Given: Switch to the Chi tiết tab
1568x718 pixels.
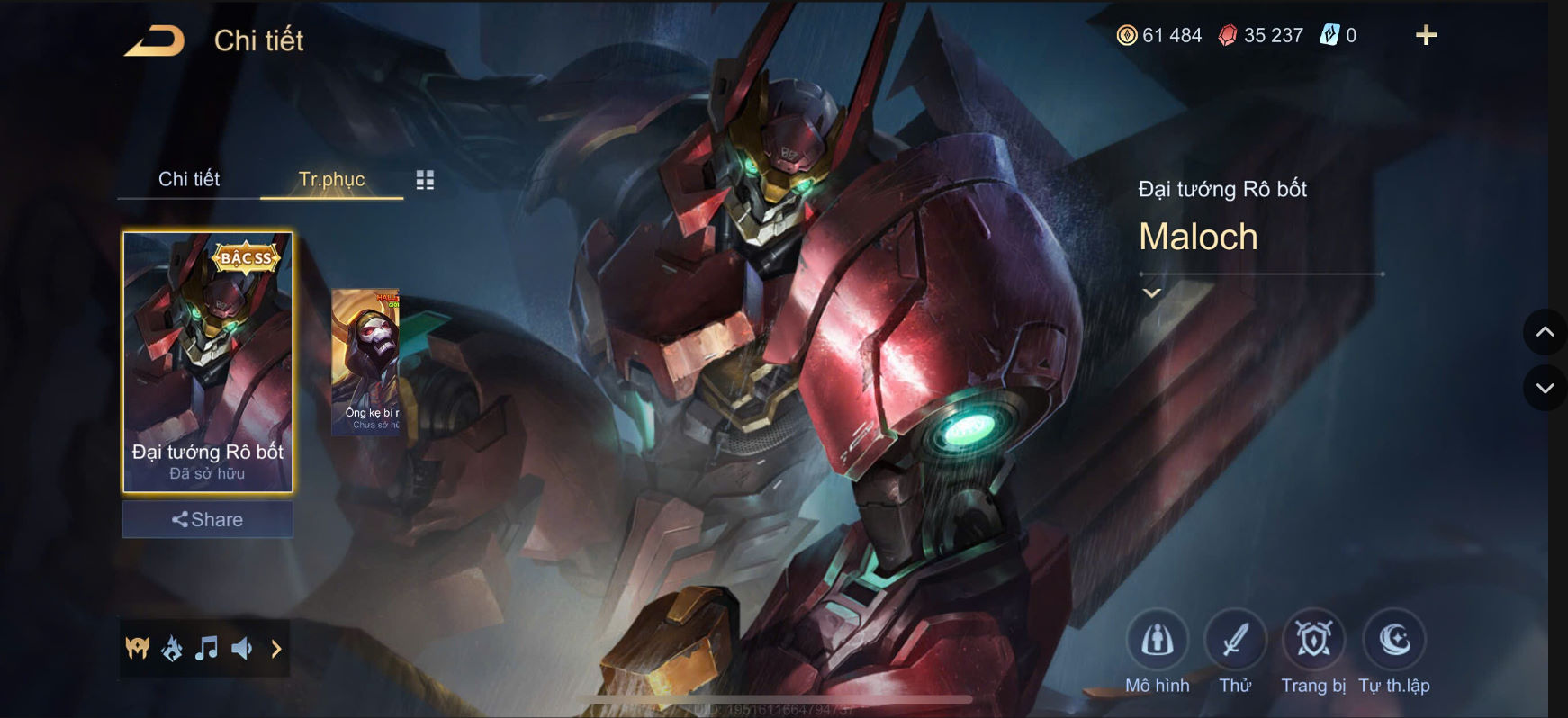Looking at the screenshot, I should (x=190, y=179).
